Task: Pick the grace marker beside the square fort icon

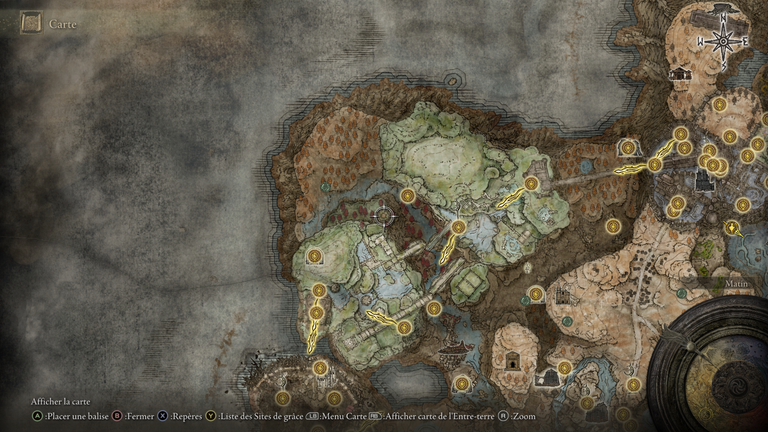Action: [x=563, y=368]
